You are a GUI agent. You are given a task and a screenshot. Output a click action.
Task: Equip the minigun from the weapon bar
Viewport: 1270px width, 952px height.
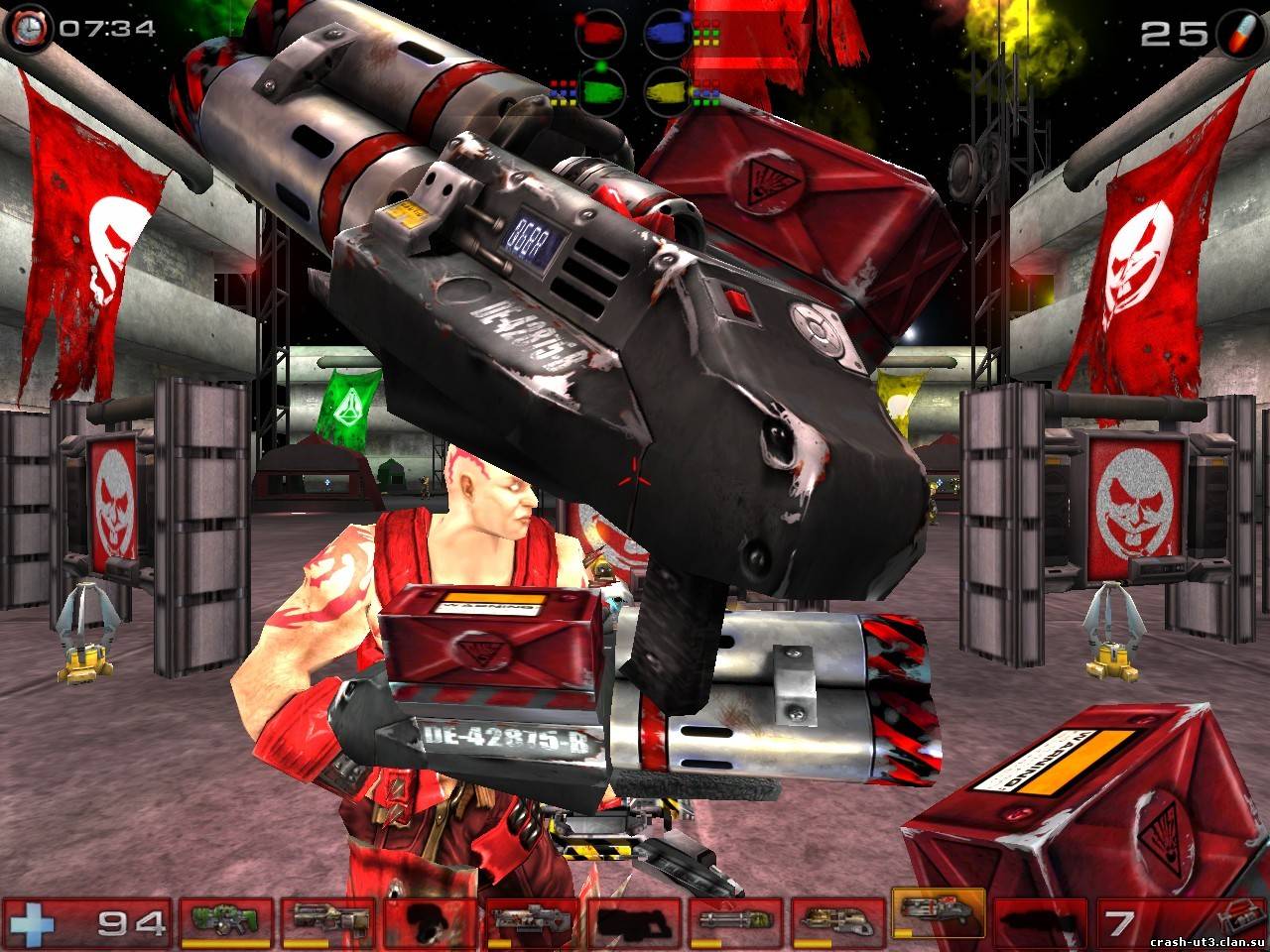click(733, 921)
